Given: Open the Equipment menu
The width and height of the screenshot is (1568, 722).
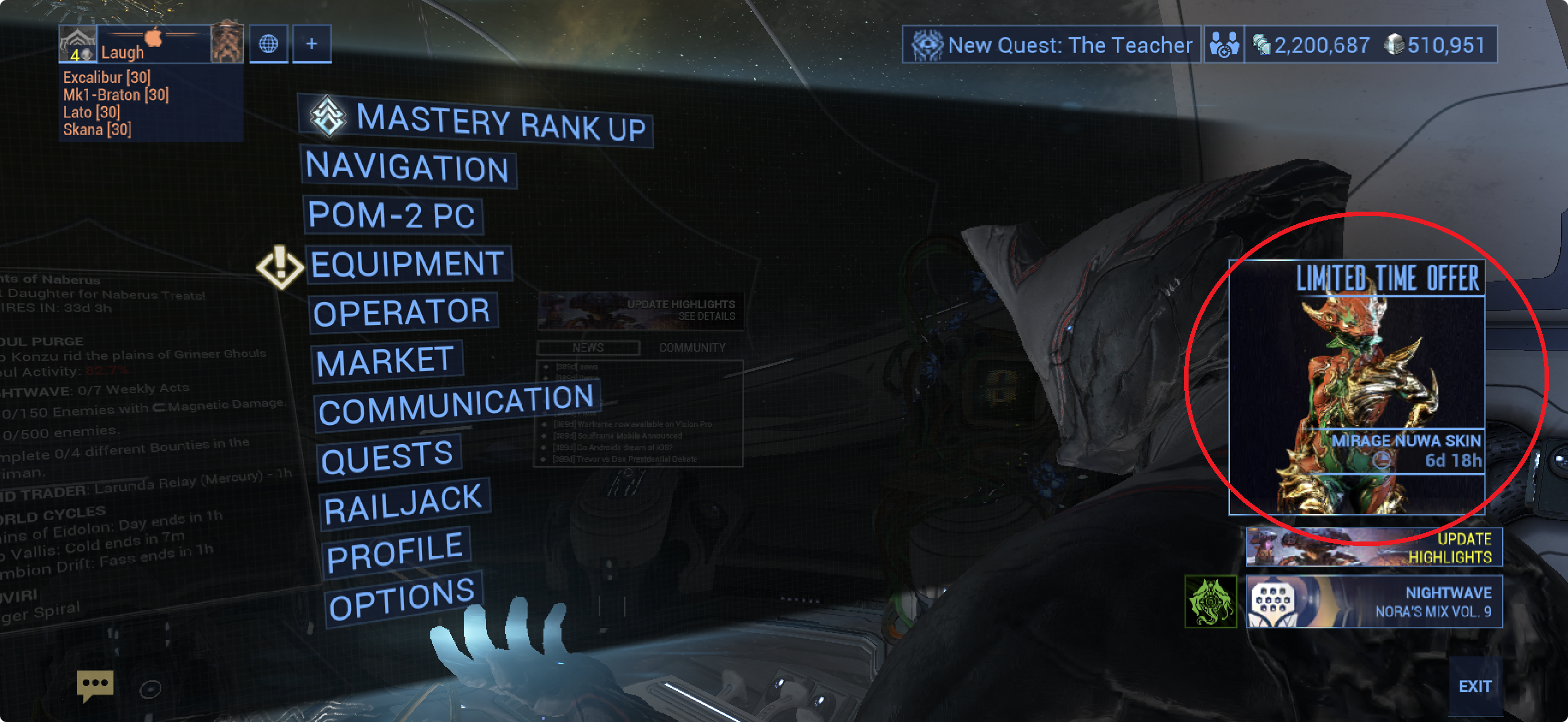Looking at the screenshot, I should tap(407, 264).
